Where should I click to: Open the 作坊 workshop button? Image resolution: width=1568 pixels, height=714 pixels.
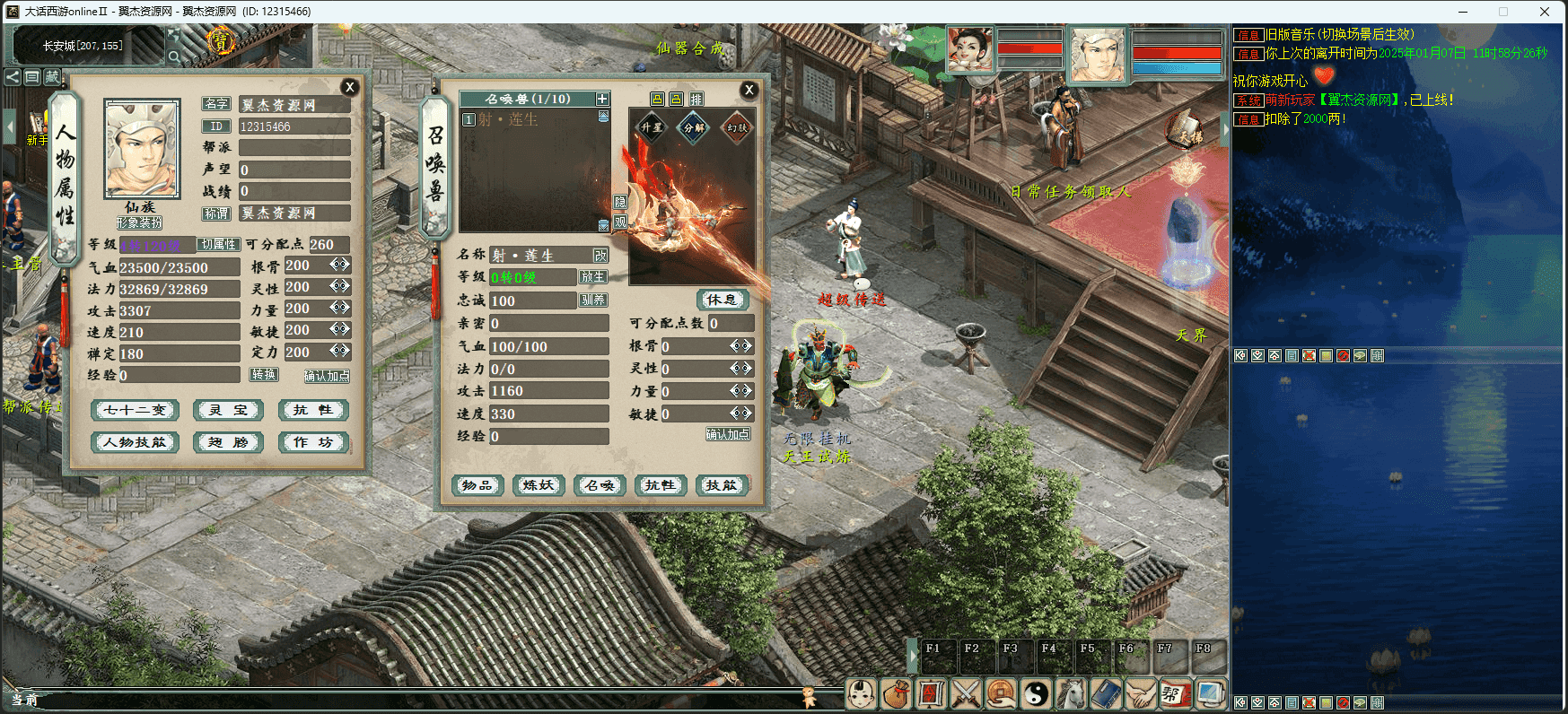(313, 442)
